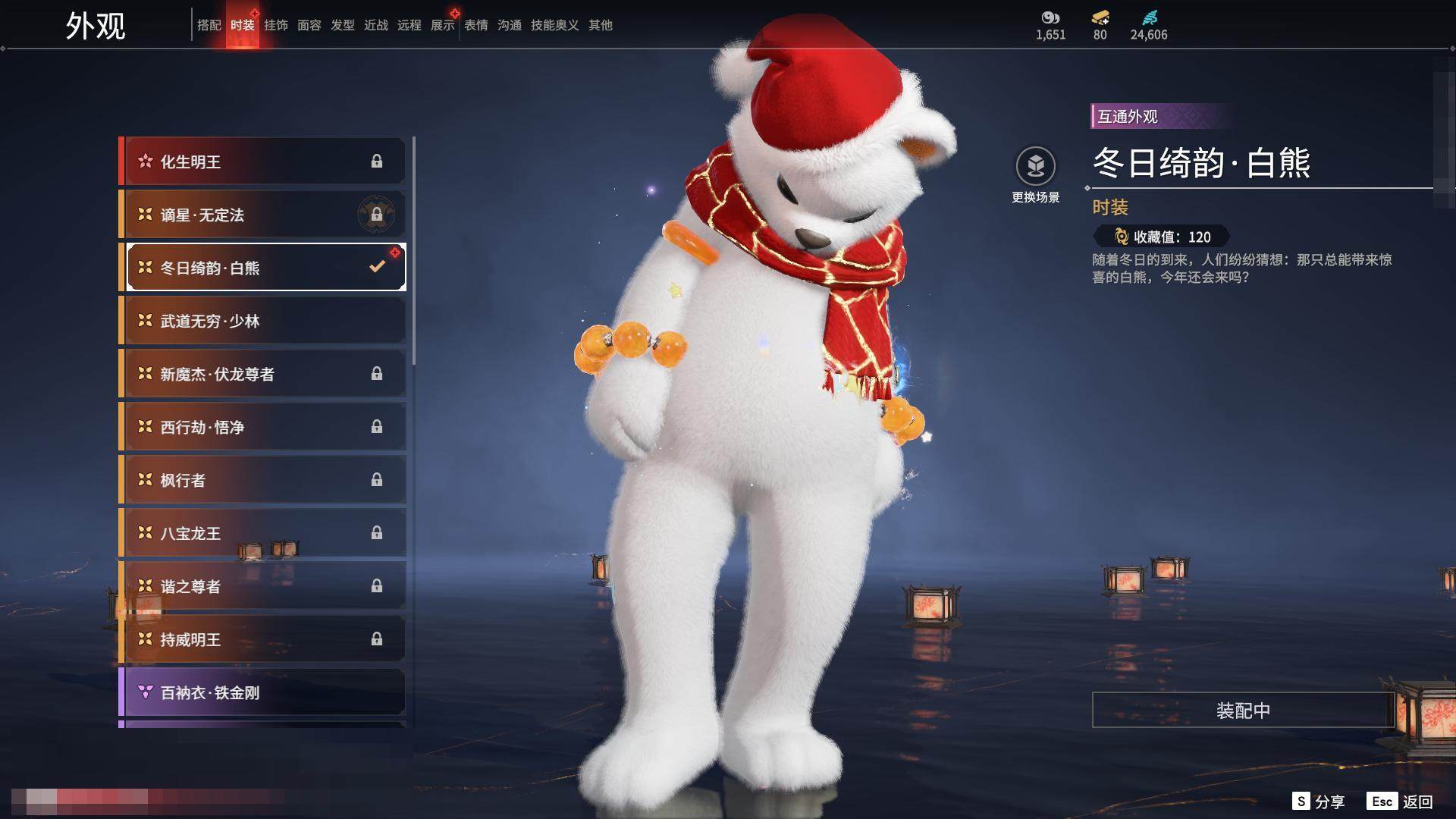Image resolution: width=1456 pixels, height=819 pixels.
Task: Select the 面容 tab
Action: 309,25
